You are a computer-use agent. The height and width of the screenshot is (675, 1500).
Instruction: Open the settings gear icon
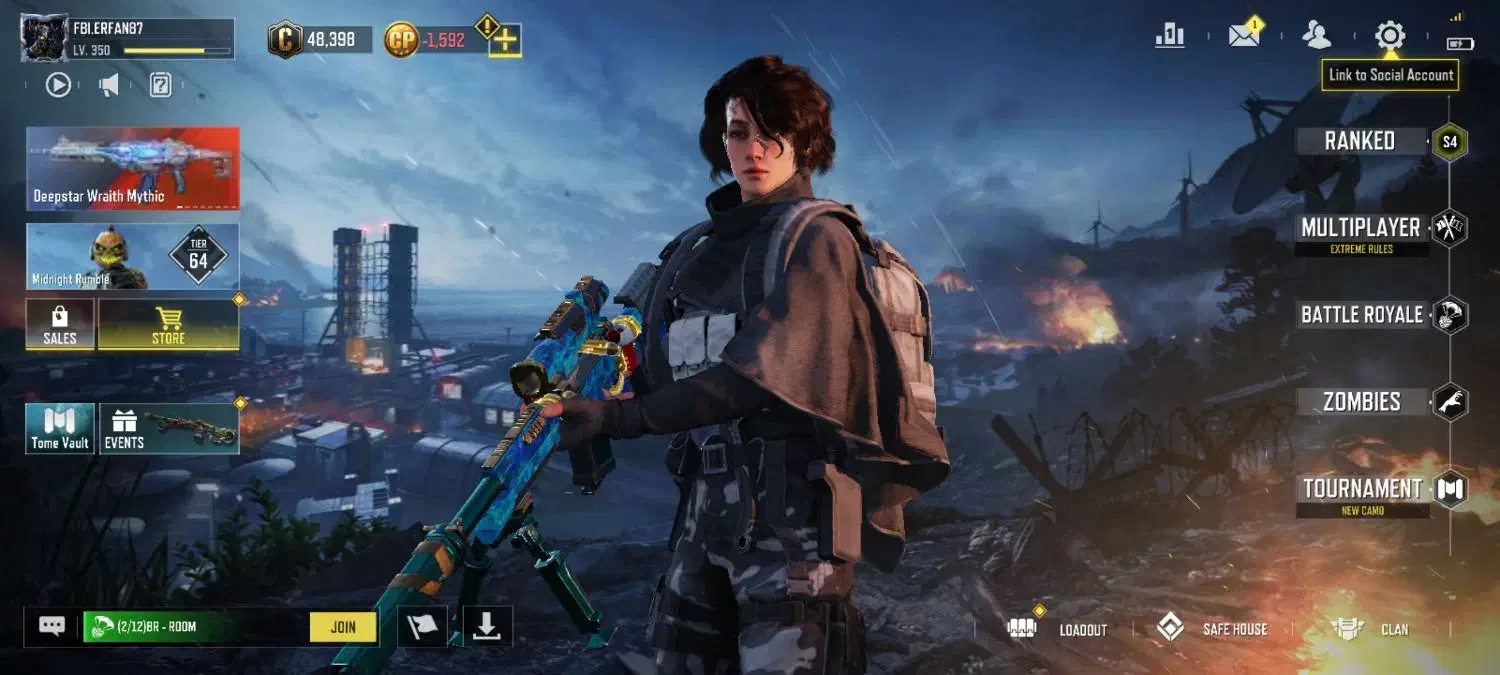click(1389, 36)
